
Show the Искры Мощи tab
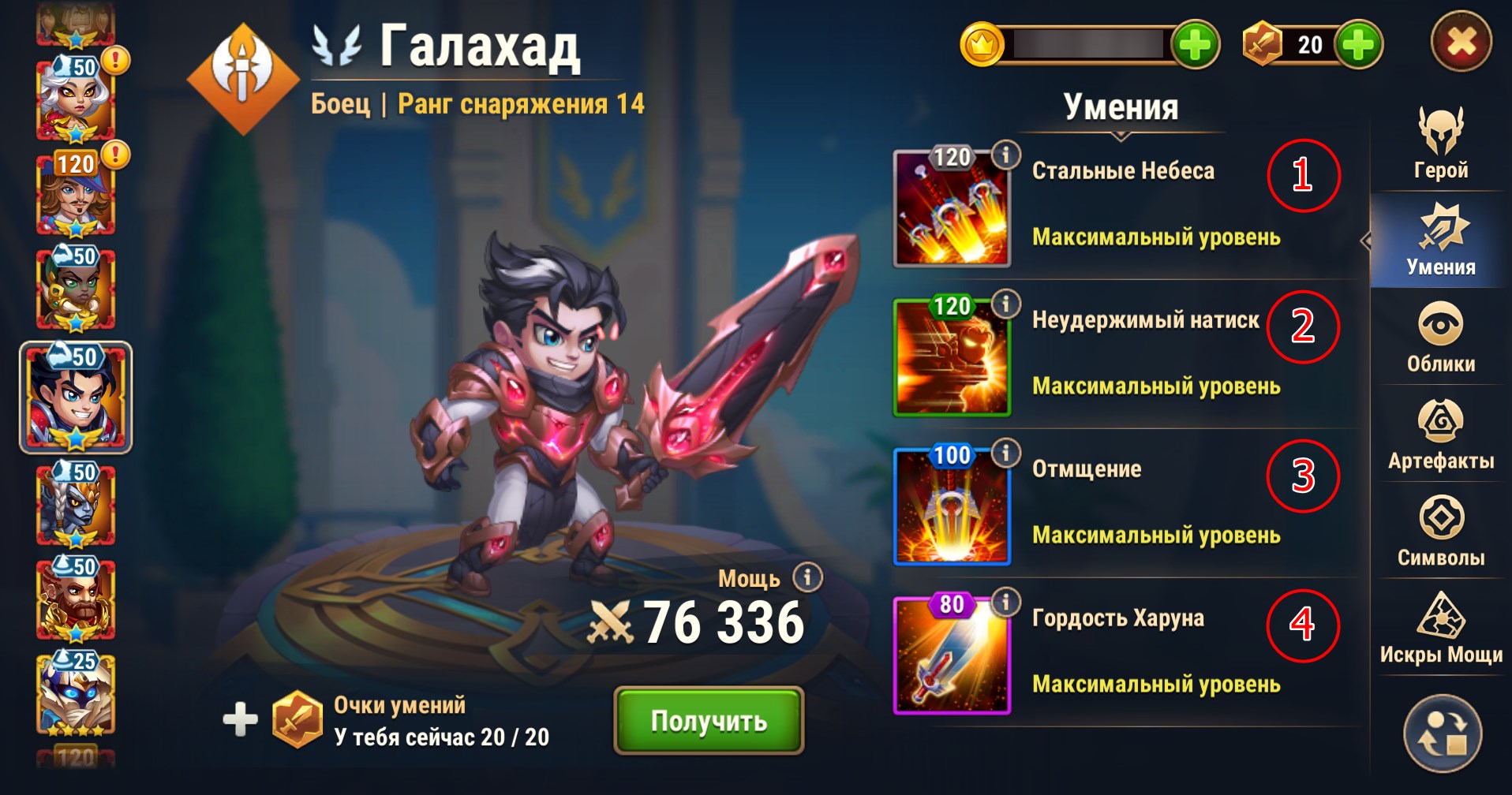pos(1440,629)
